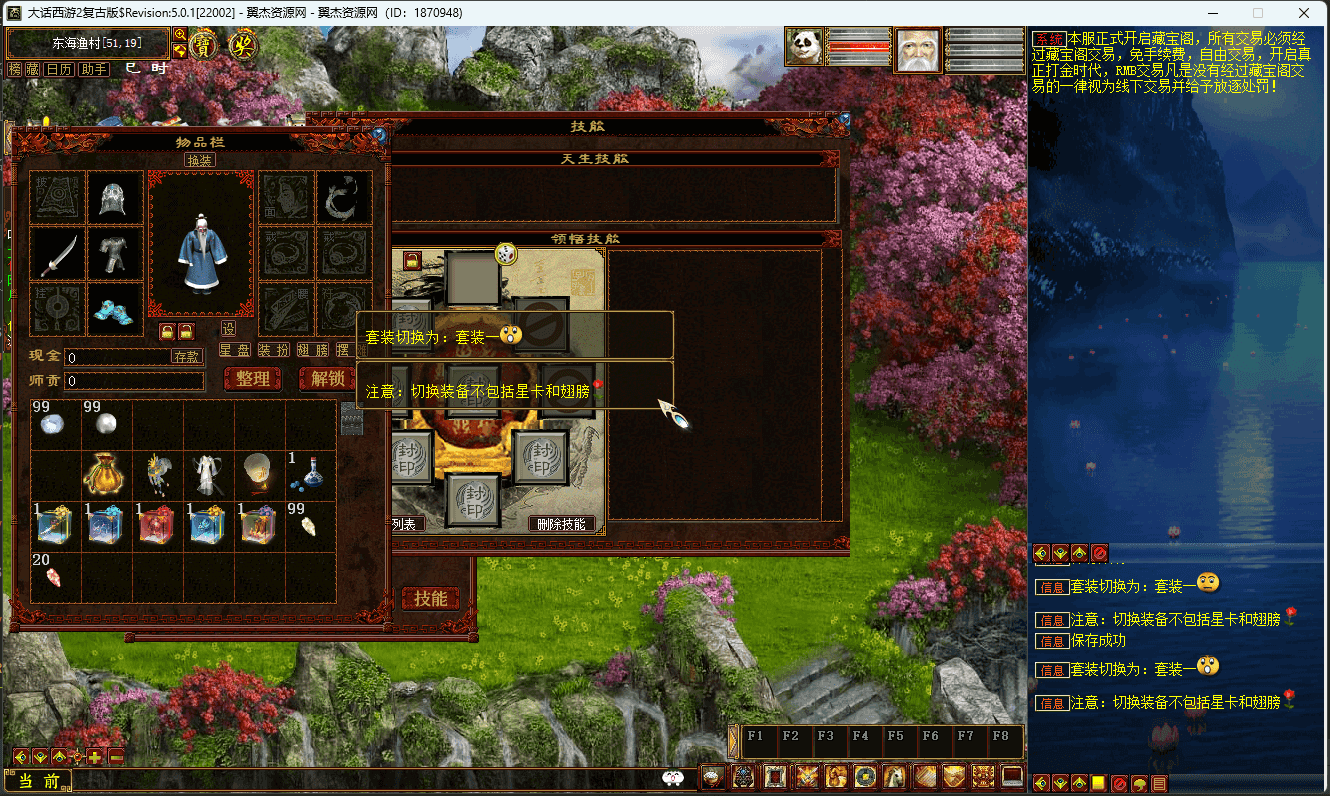The width and height of the screenshot is (1330, 796).
Task: Open the 技能 skills button
Action: 431,598
